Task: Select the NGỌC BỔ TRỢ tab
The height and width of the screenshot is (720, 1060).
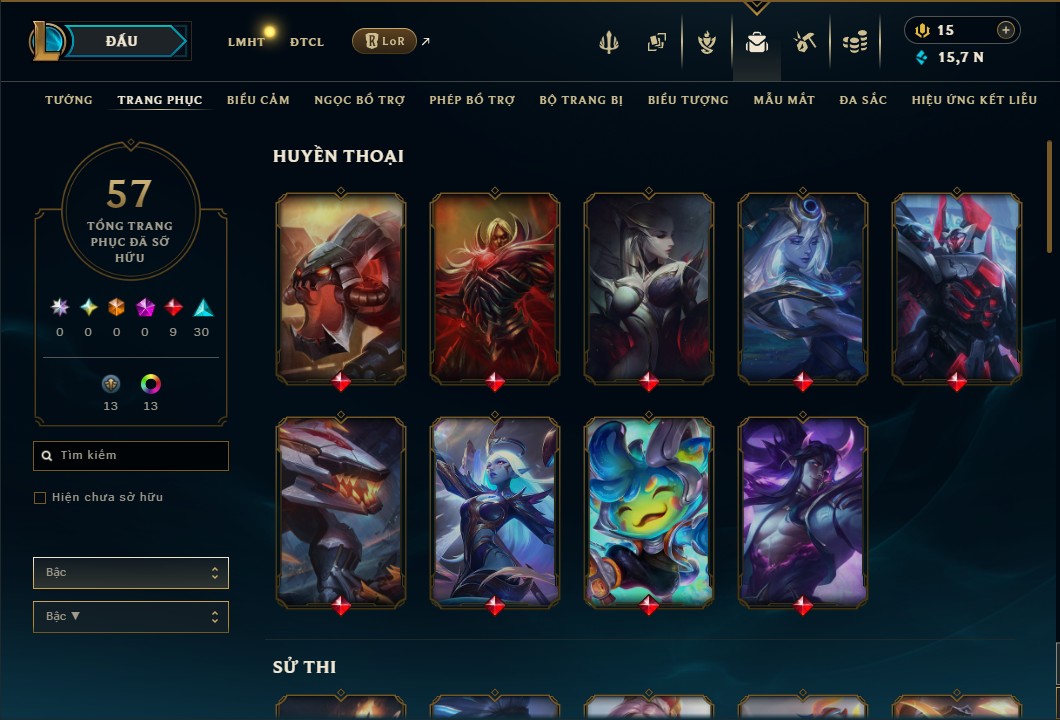Action: 359,100
